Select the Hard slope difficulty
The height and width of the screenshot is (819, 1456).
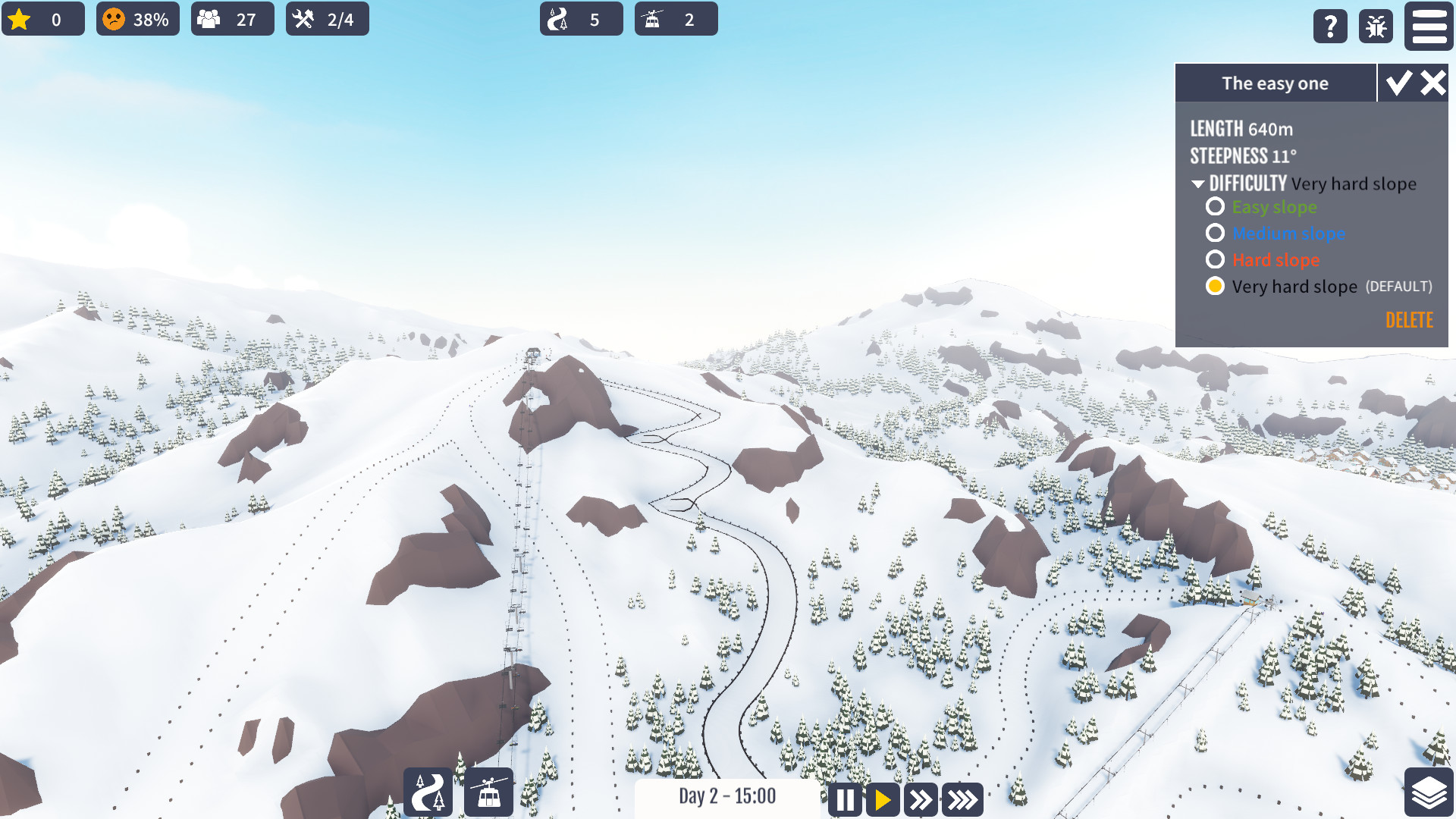point(1216,259)
